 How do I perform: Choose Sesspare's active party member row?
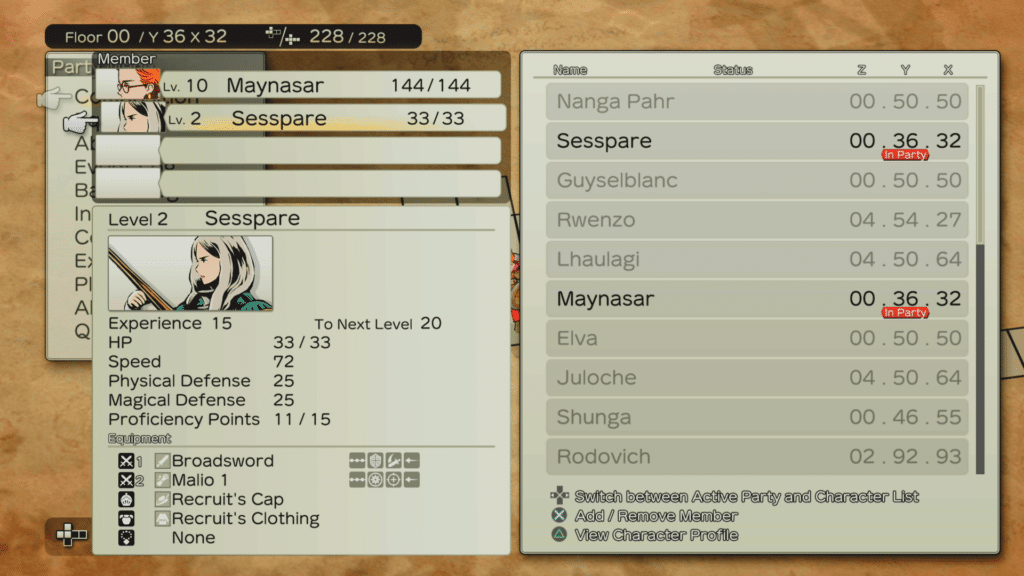[x=300, y=119]
